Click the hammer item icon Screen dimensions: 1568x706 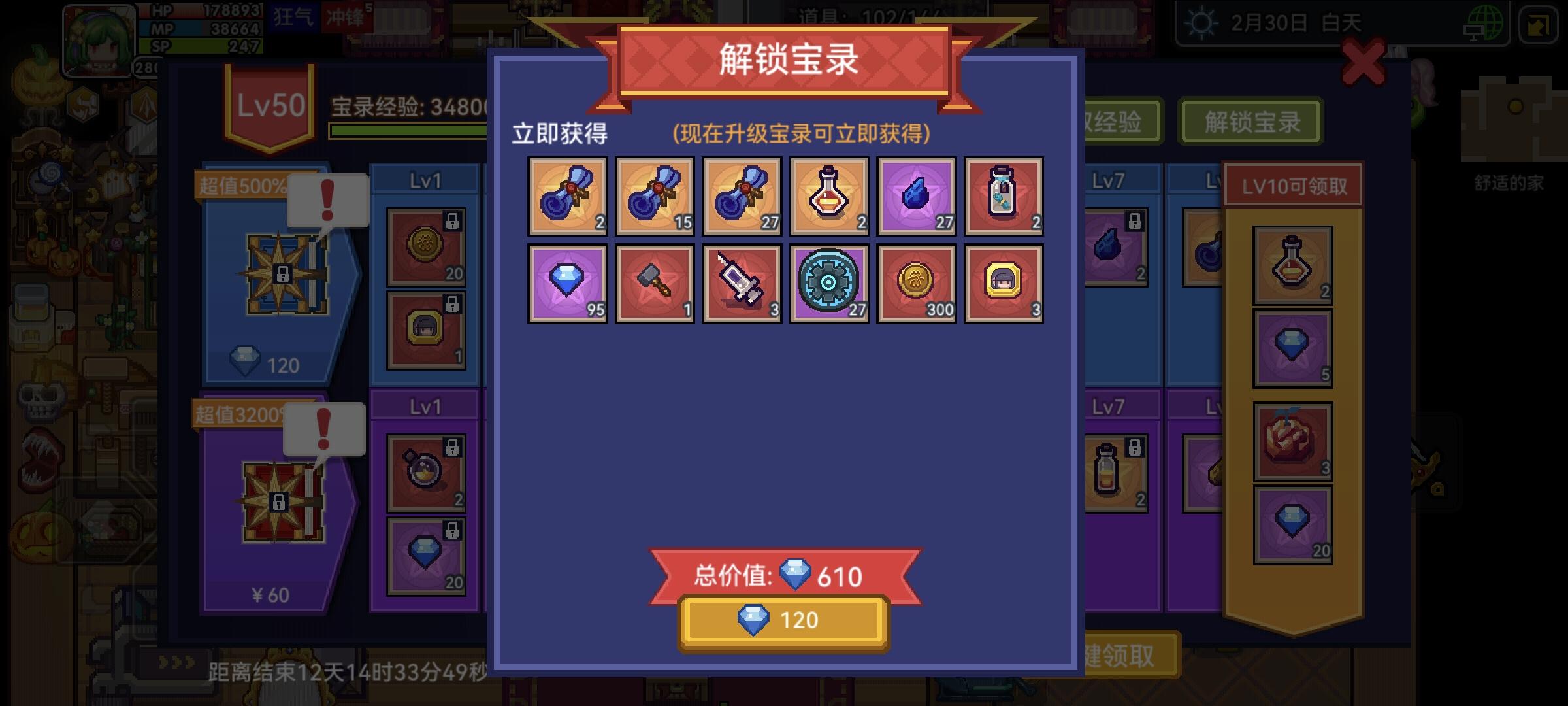click(655, 283)
